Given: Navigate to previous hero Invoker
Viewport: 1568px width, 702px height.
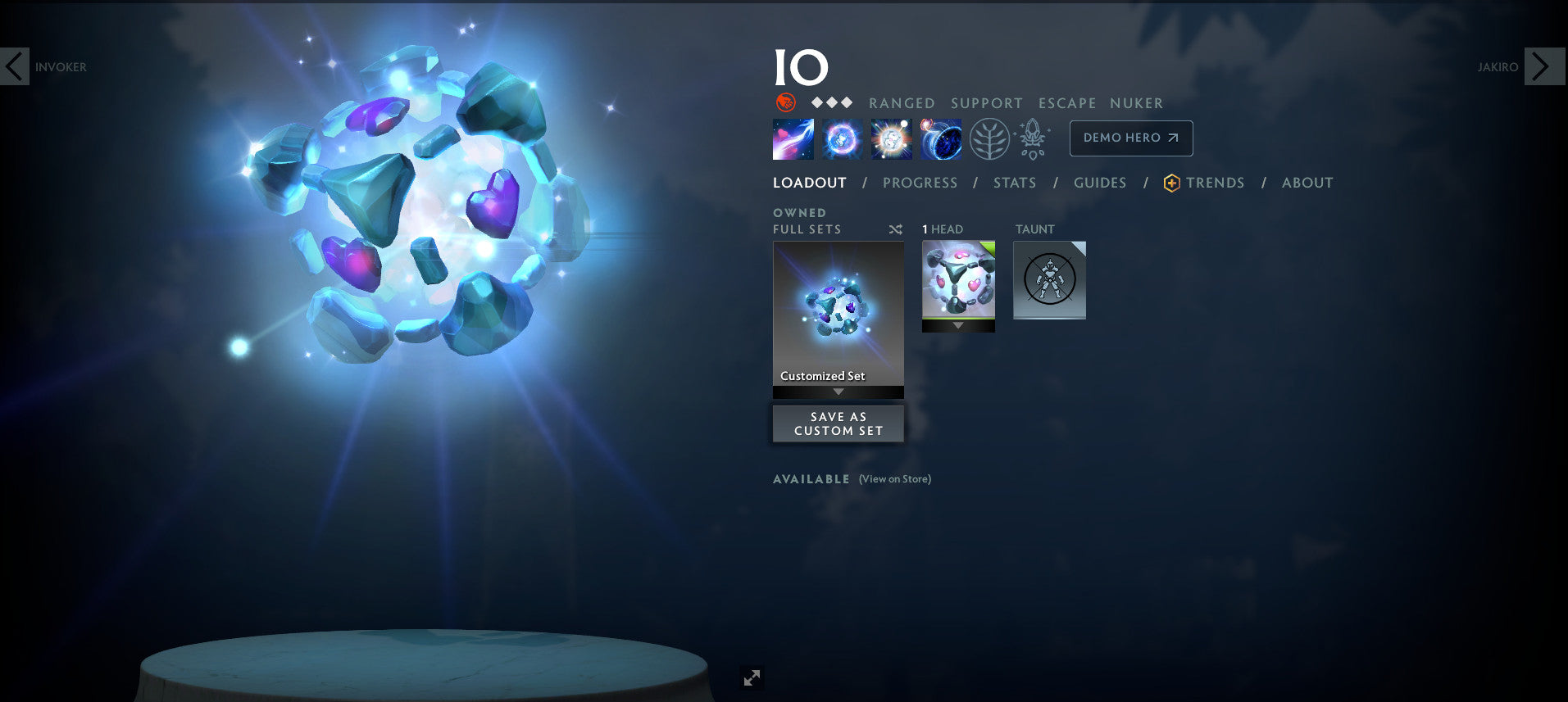Looking at the screenshot, I should 16,66.
